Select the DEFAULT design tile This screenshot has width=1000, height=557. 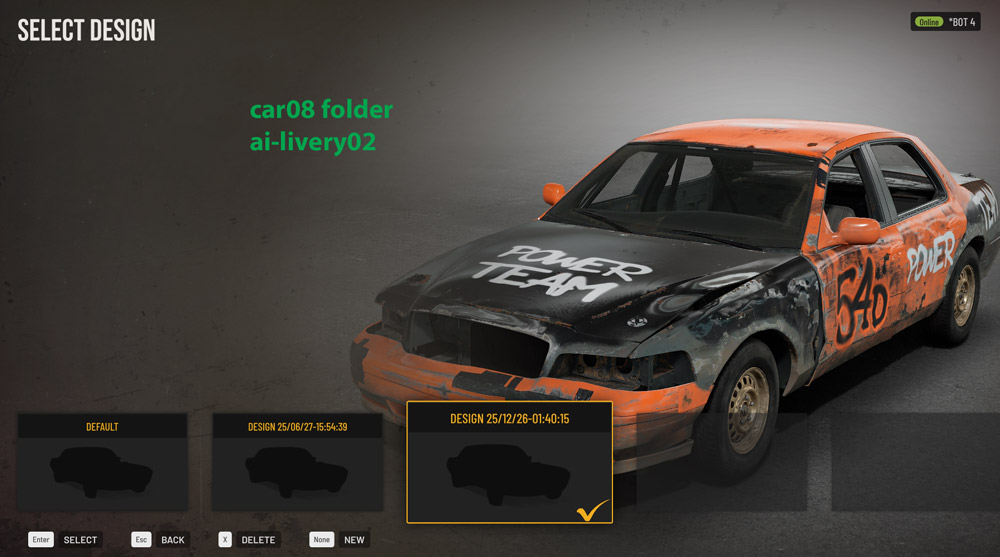(x=102, y=463)
